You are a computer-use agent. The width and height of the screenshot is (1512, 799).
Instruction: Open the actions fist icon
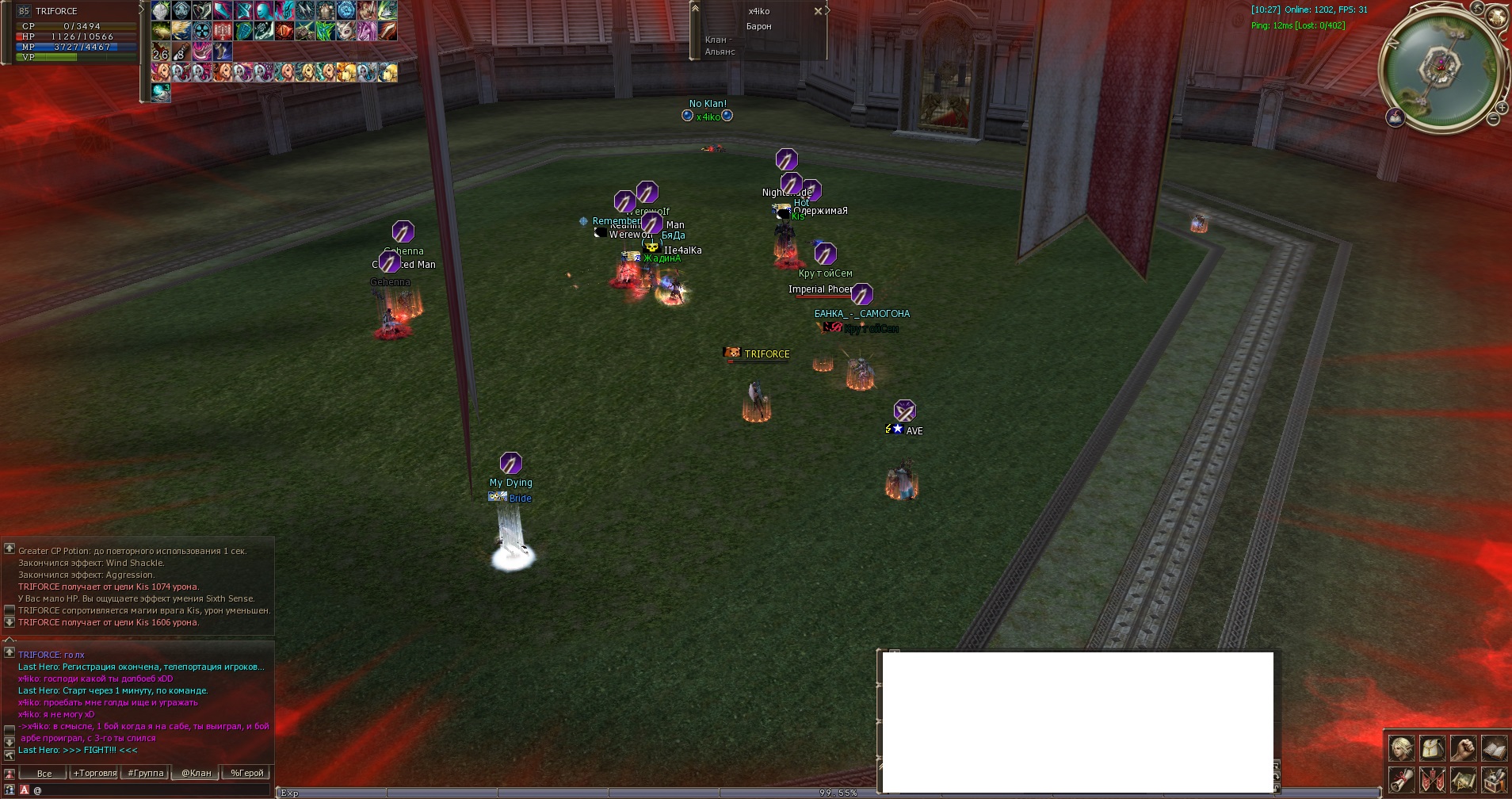pos(1464,747)
